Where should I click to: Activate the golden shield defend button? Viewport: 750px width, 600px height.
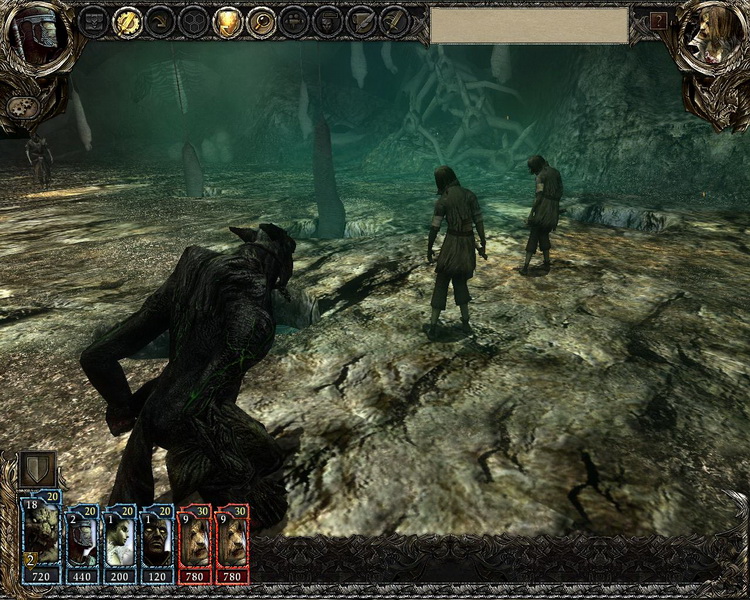[x=227, y=21]
